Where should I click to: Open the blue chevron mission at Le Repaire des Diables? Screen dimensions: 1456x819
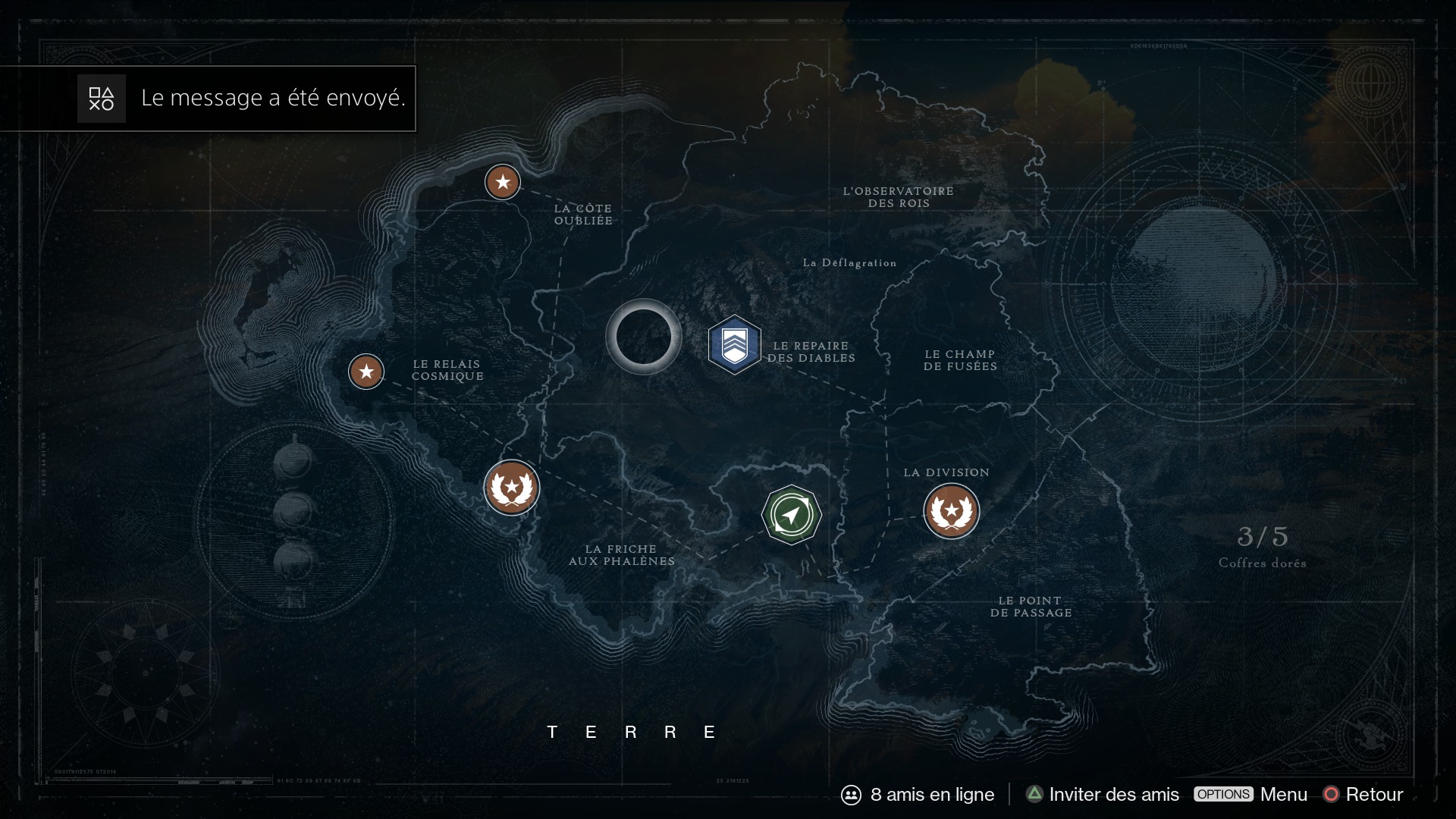coord(734,345)
